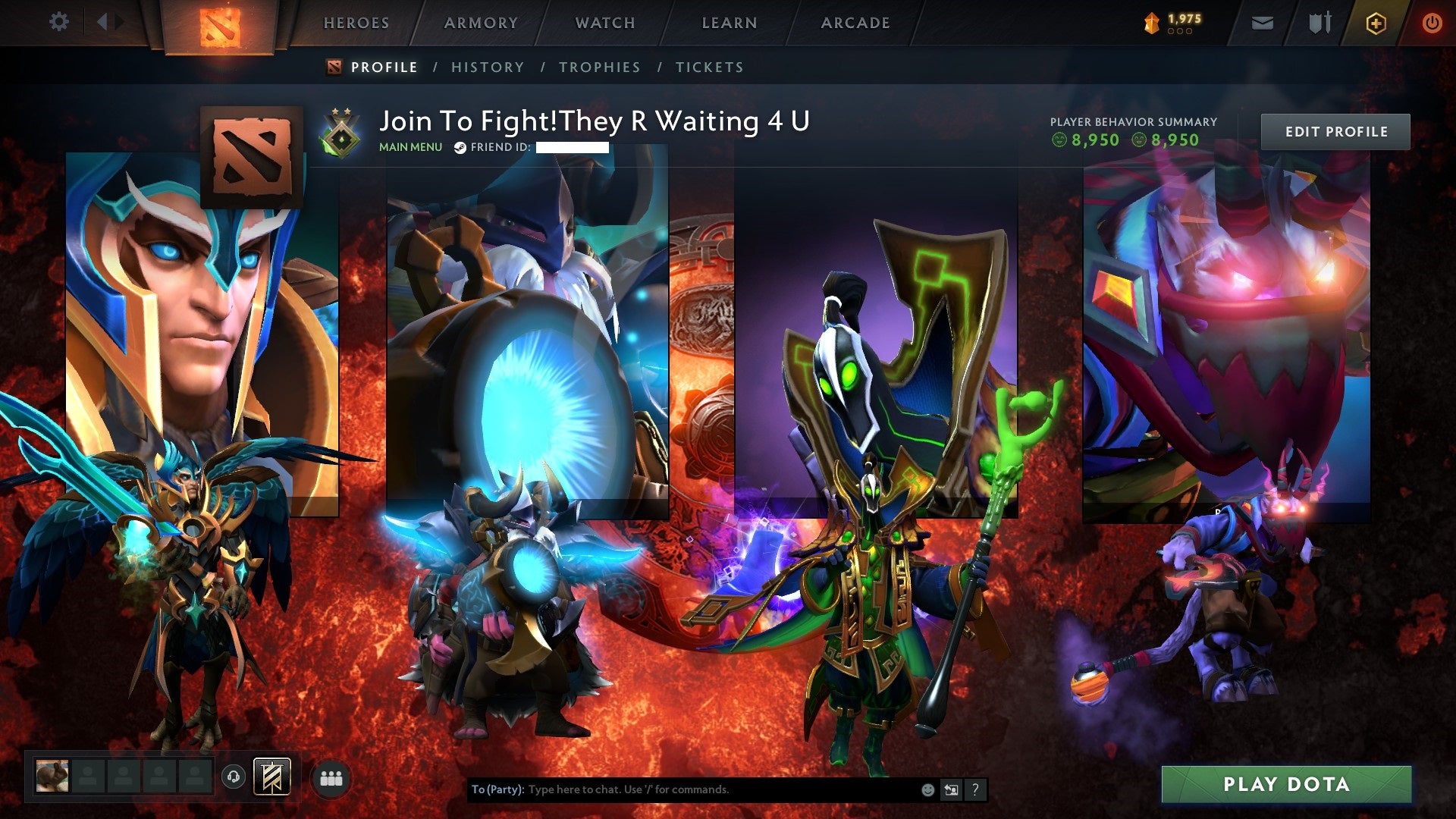Open notifications via the envelope icon
This screenshot has height=819, width=1456.
1262,22
